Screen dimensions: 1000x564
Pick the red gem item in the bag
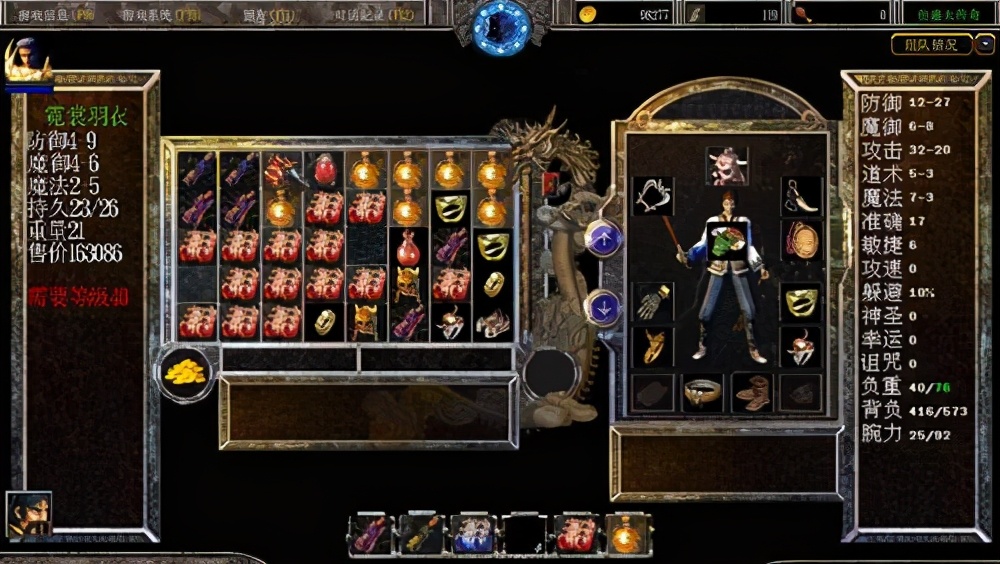[324, 171]
